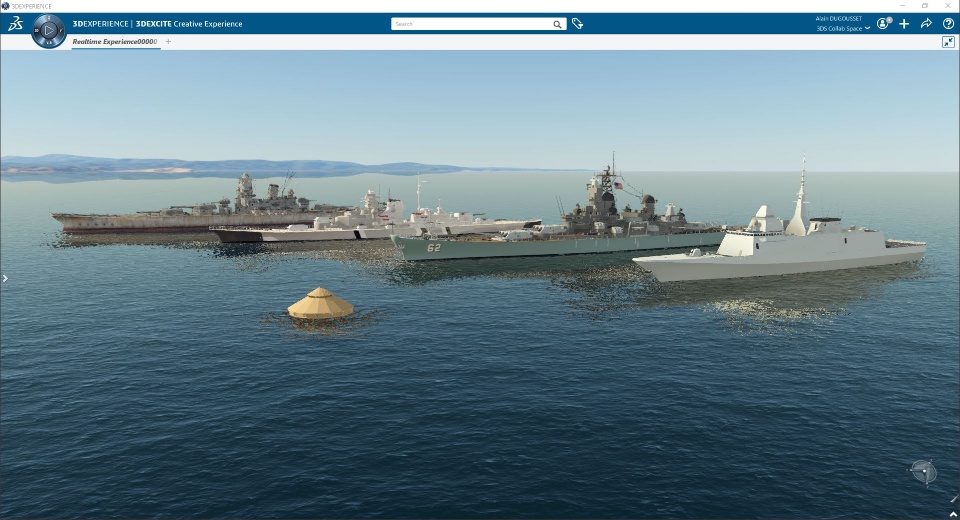Click the top search field
960x520 pixels.
pos(470,24)
